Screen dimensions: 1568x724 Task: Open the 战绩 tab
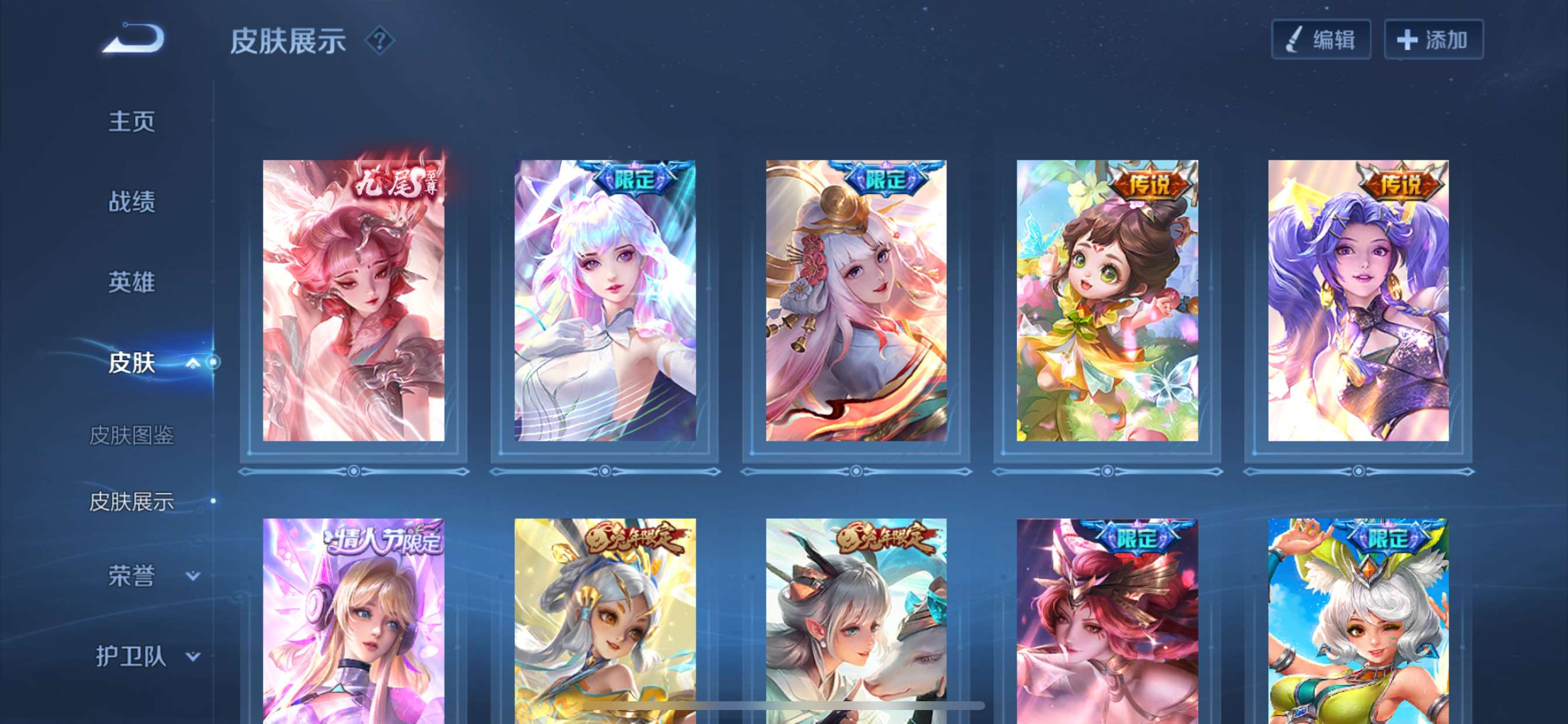pos(131,201)
